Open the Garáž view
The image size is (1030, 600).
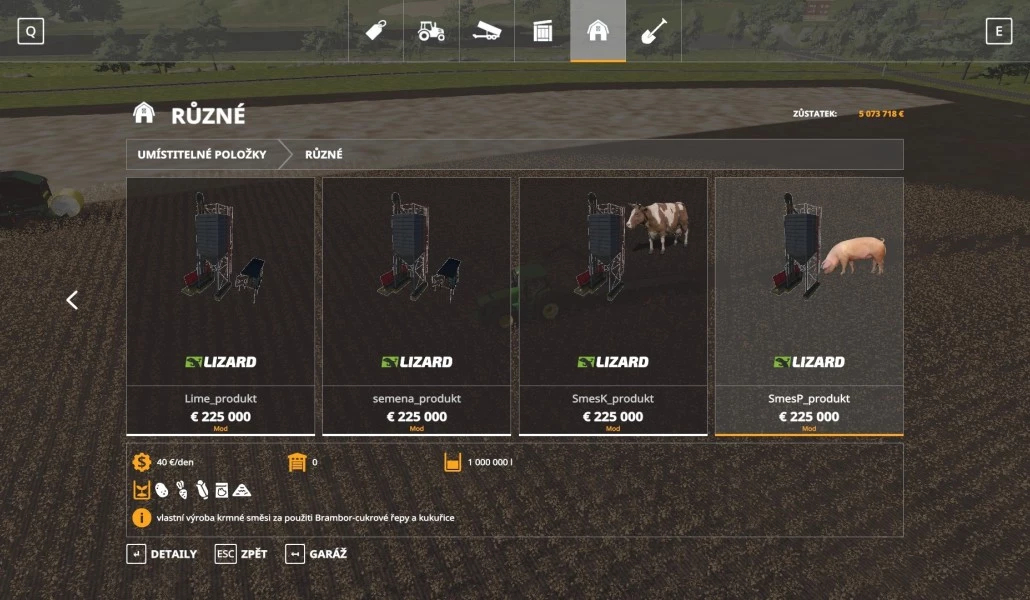point(316,554)
